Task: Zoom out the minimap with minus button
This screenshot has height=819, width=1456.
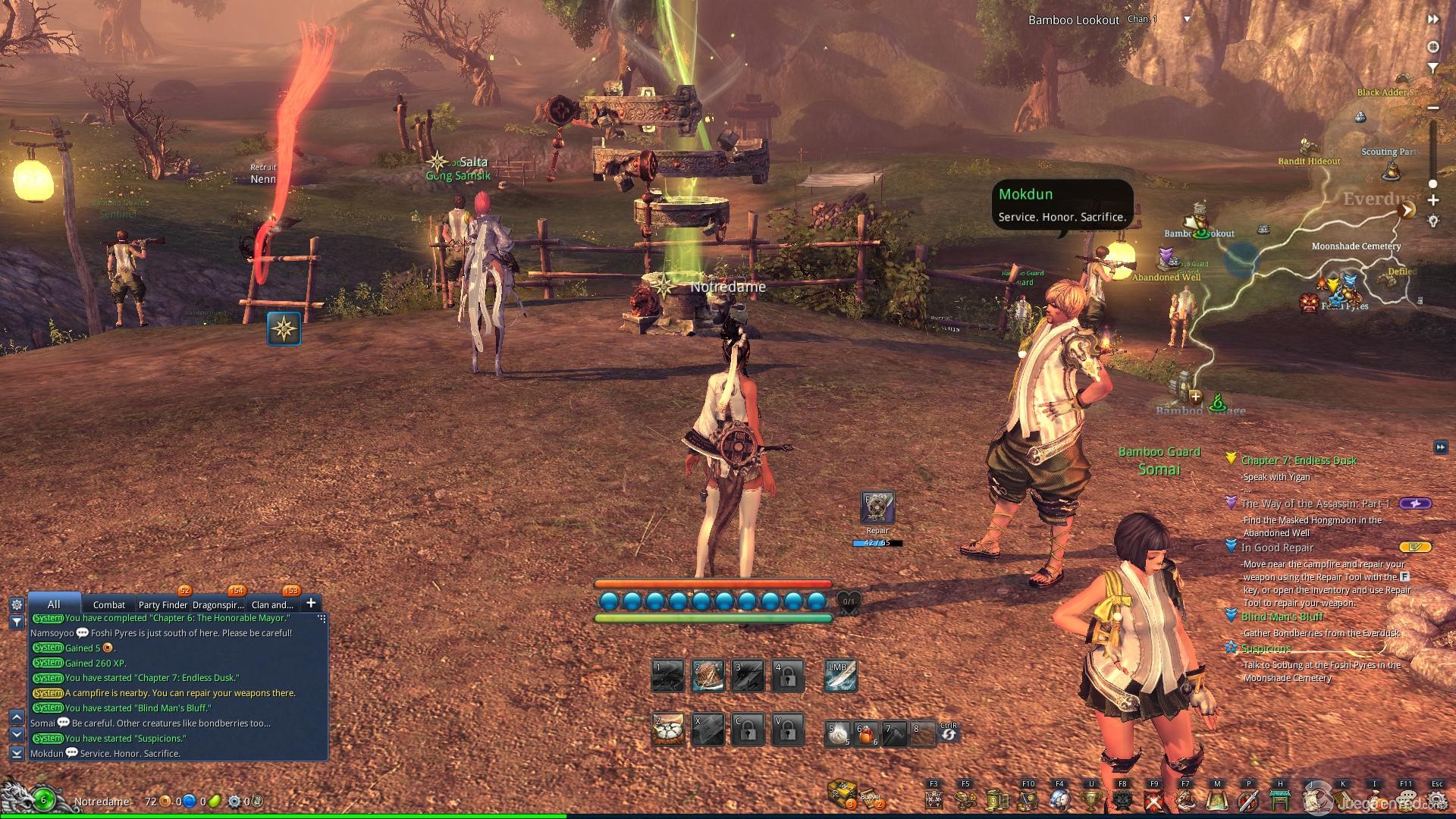Action: [x=1433, y=108]
